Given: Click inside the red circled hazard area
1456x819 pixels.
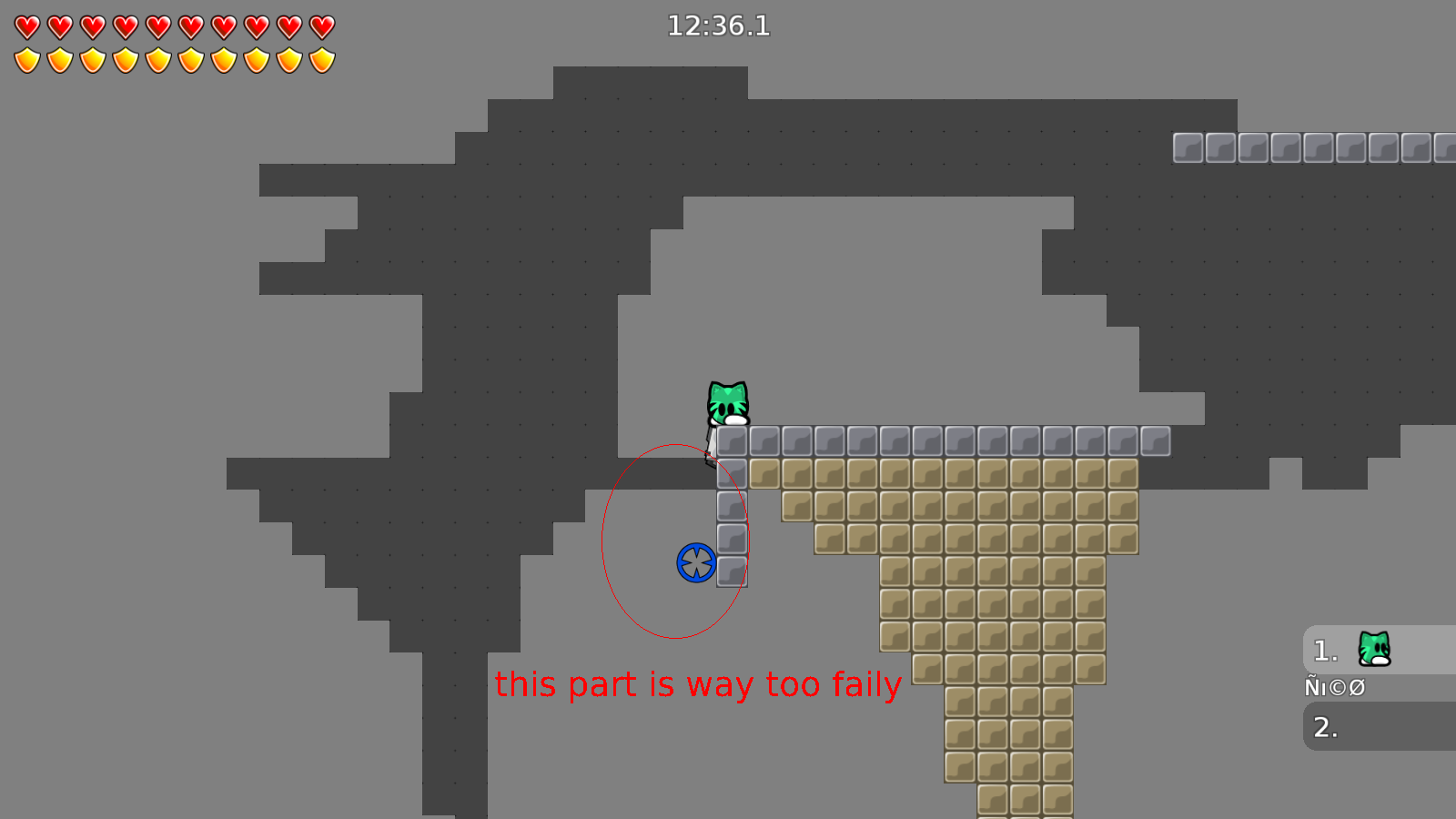Looking at the screenshot, I should tap(675, 540).
